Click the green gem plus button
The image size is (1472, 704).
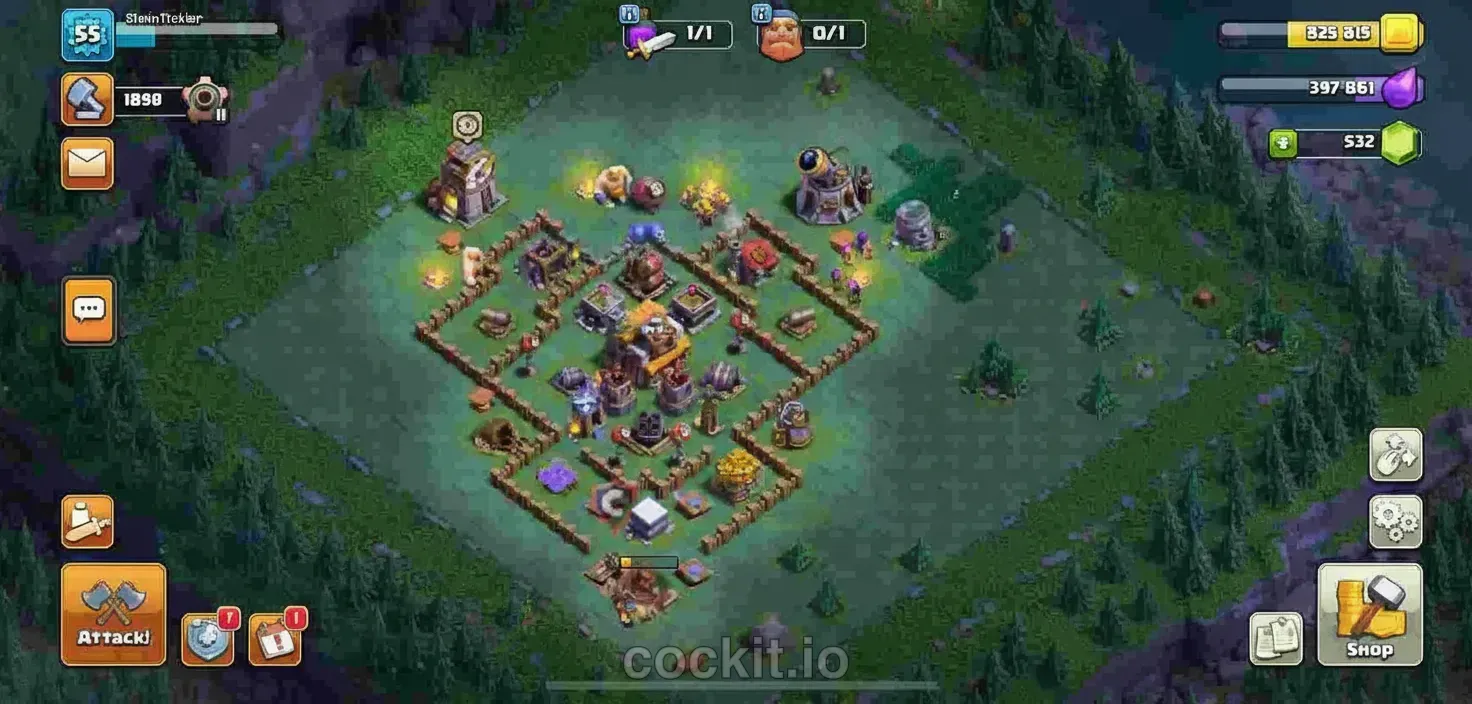point(1283,143)
